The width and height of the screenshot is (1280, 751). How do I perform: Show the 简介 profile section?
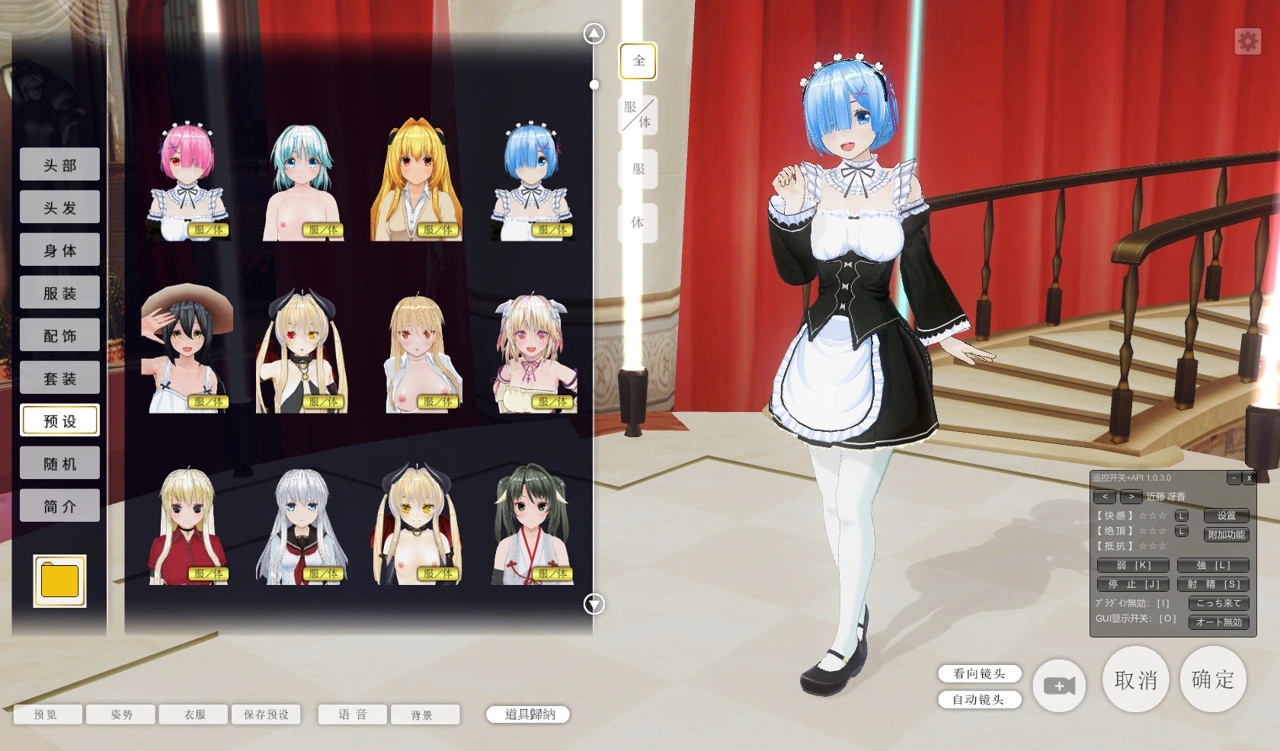pos(60,506)
